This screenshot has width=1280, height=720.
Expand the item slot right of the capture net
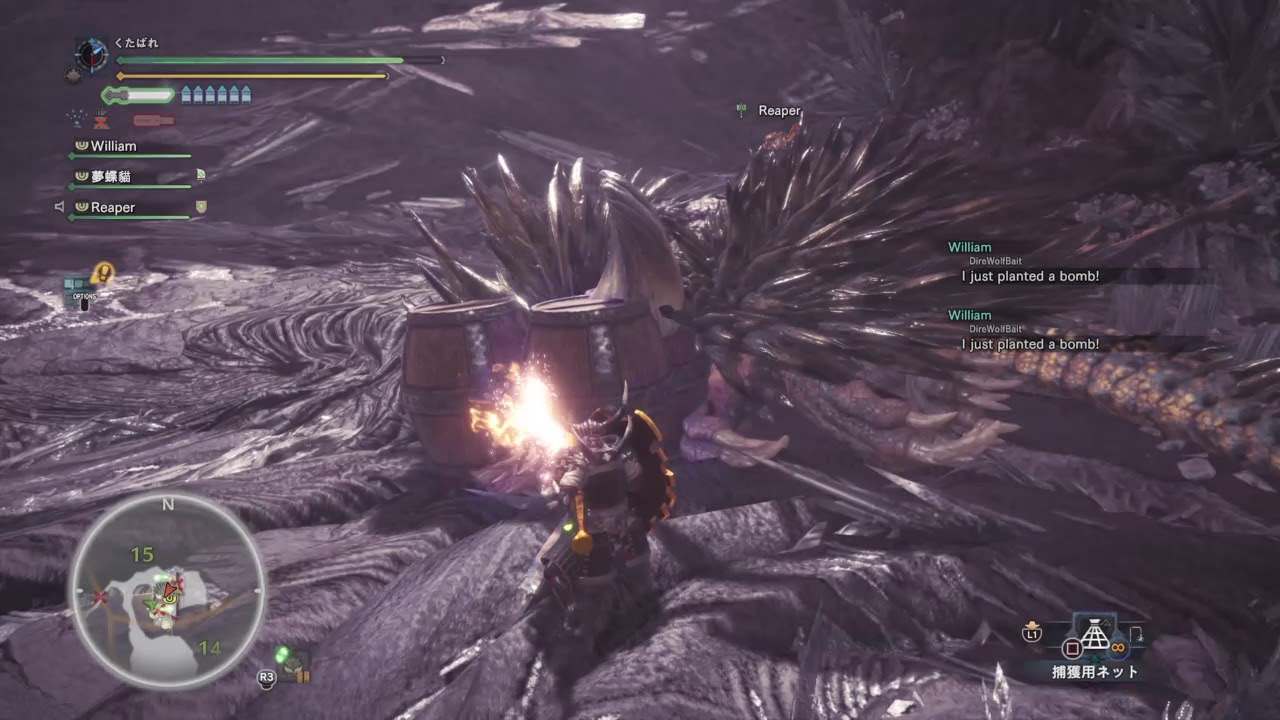(x=1136, y=635)
